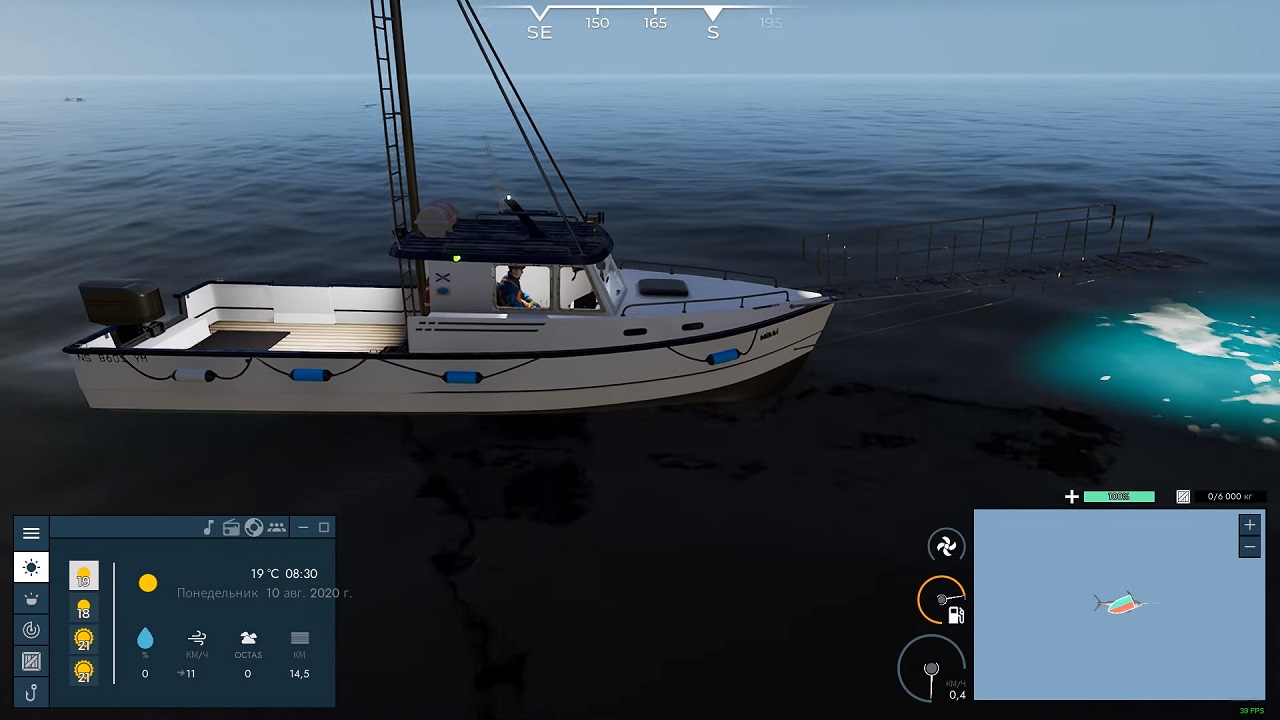Click the music note icon

[209, 527]
